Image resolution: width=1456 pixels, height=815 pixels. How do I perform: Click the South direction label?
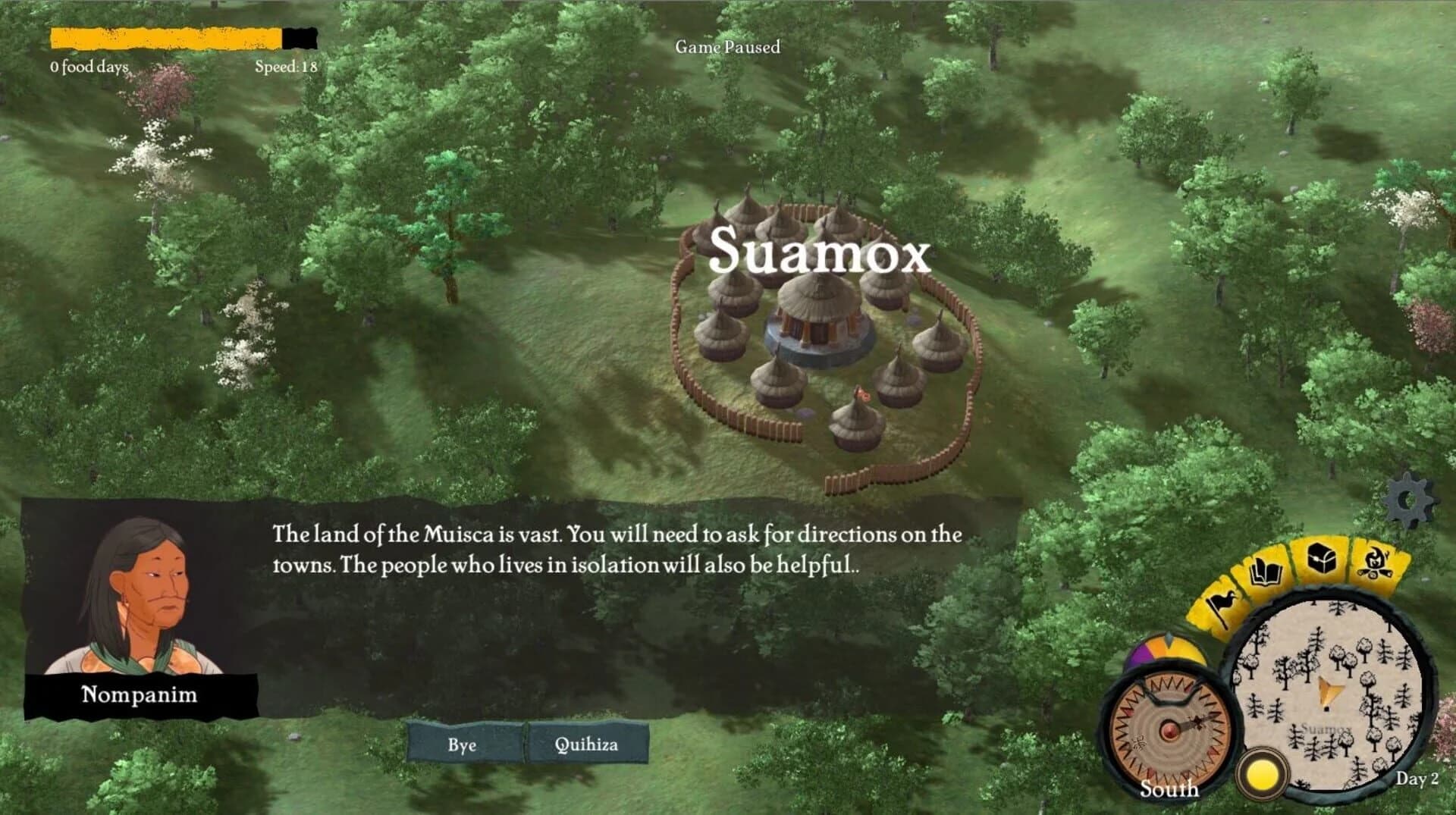coord(1169,791)
